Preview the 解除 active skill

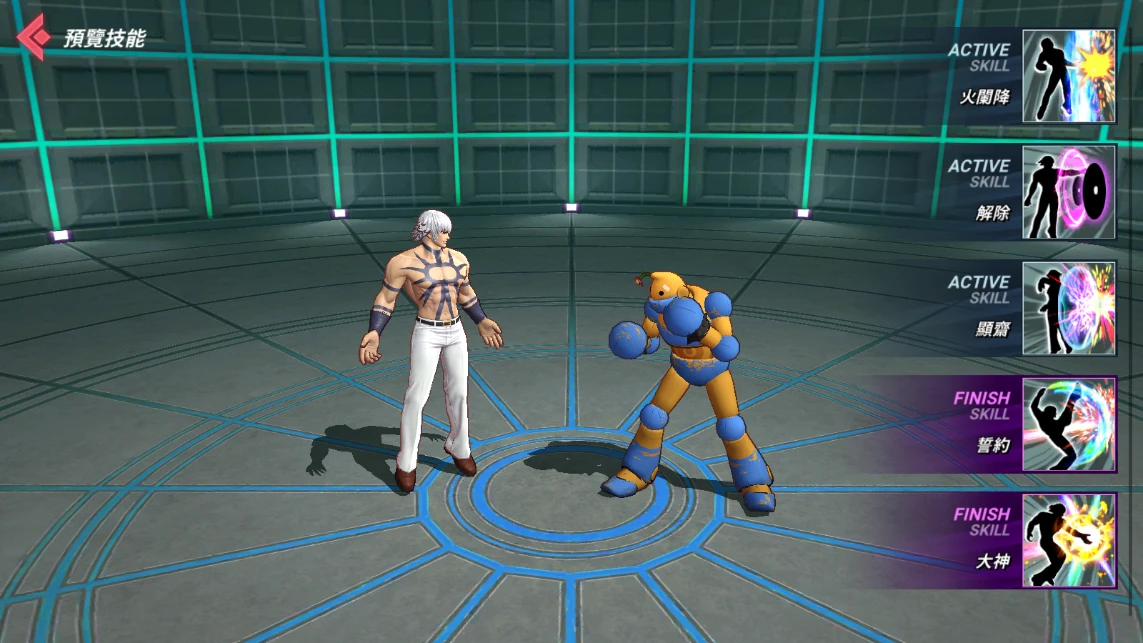coord(1068,192)
